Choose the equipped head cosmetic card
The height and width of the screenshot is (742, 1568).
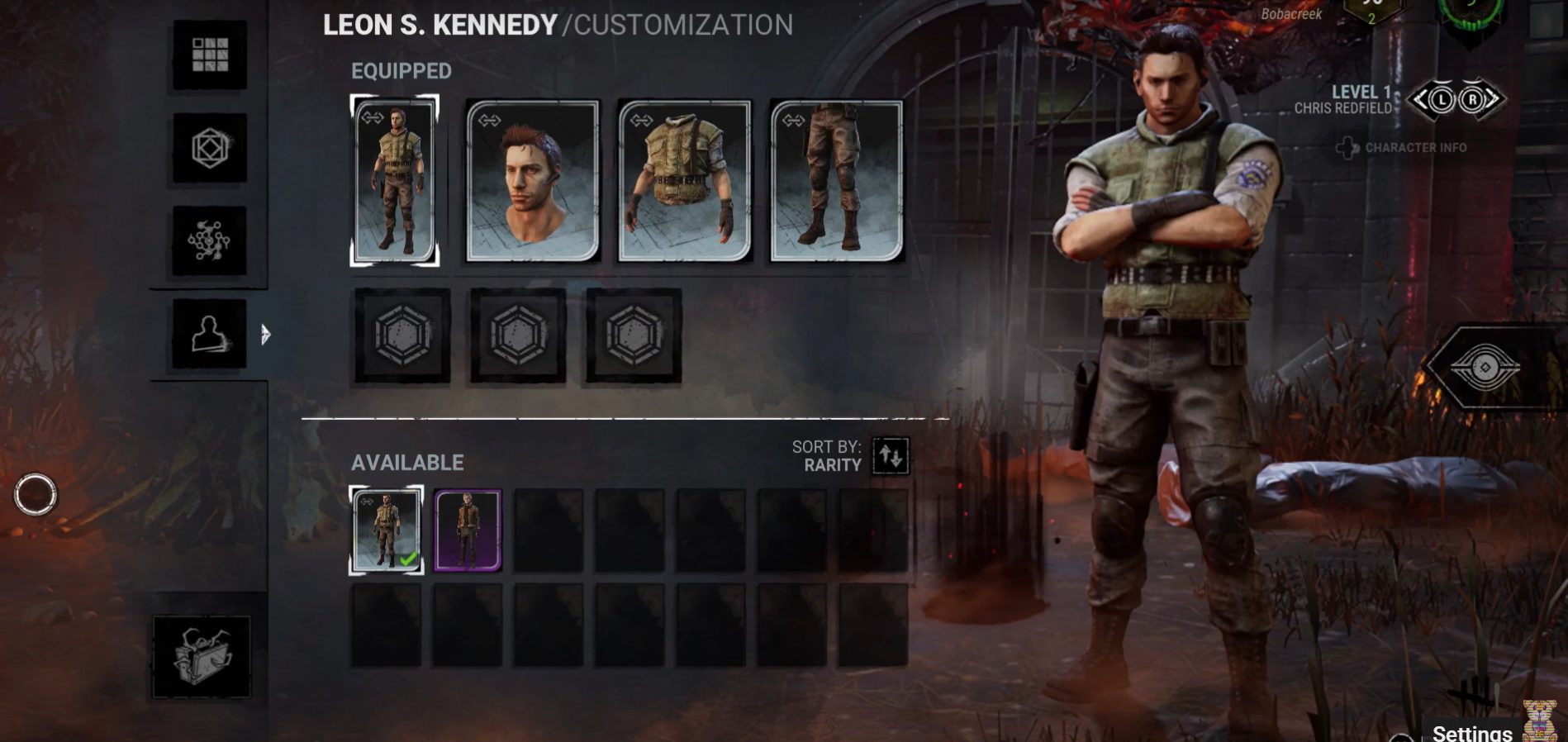click(x=533, y=181)
